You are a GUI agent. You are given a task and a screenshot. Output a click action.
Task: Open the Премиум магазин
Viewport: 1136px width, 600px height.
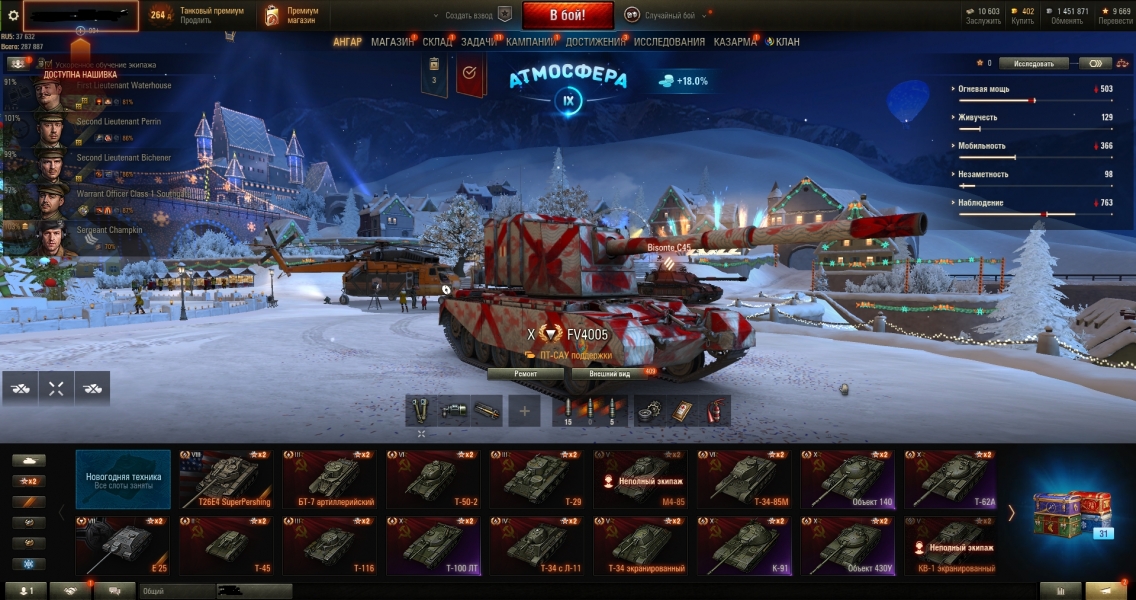292,15
